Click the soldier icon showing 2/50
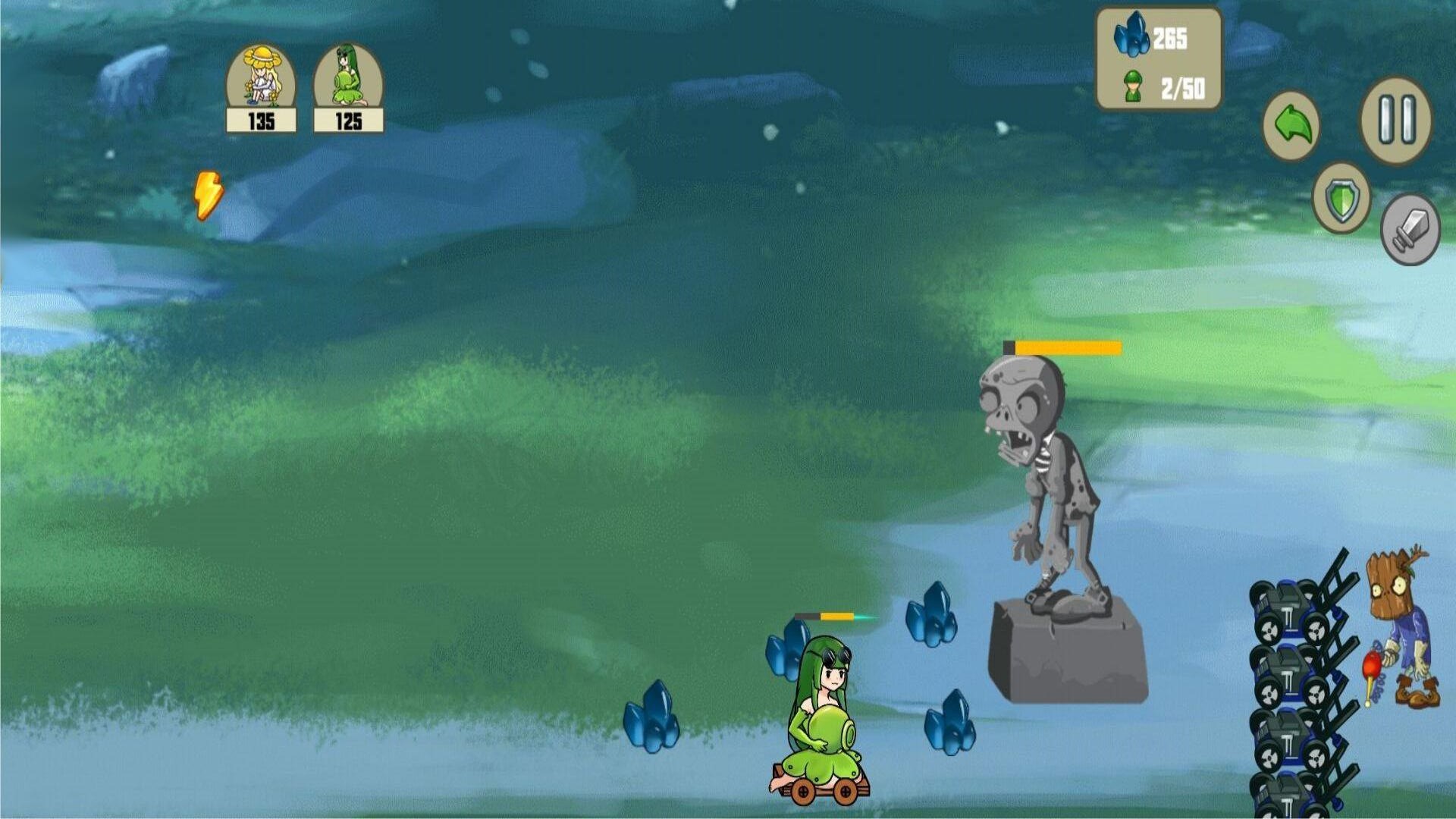This screenshot has width=1456, height=819. (x=1160, y=86)
